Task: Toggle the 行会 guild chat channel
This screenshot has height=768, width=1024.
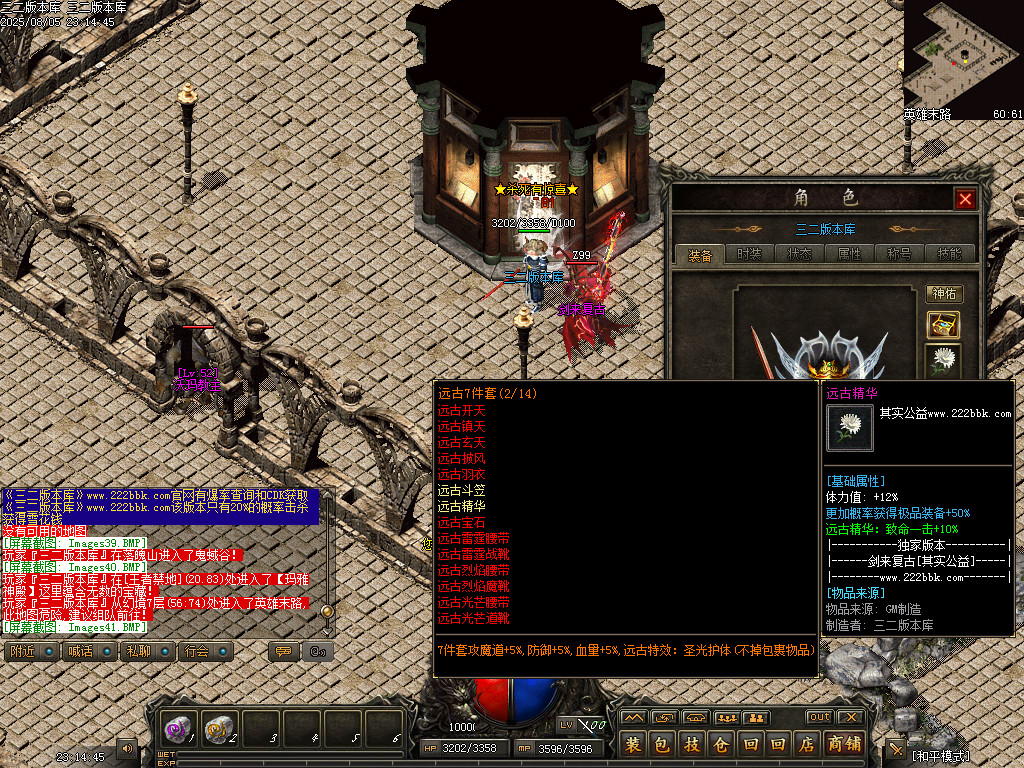Action: pos(204,651)
